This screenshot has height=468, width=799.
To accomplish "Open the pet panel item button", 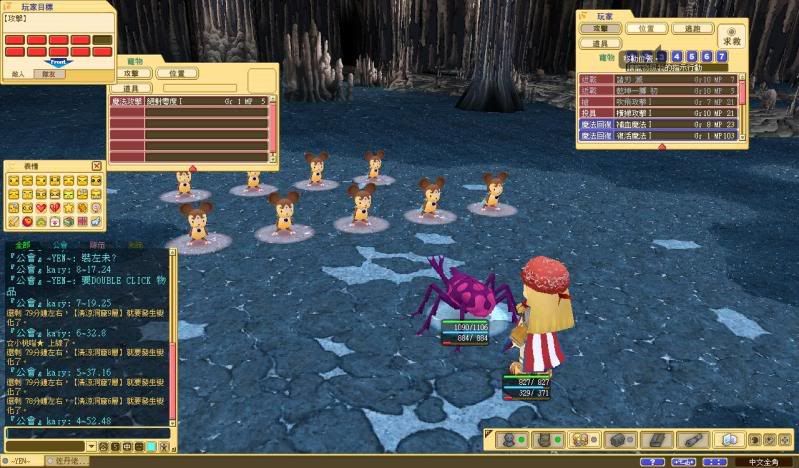I will [132, 88].
